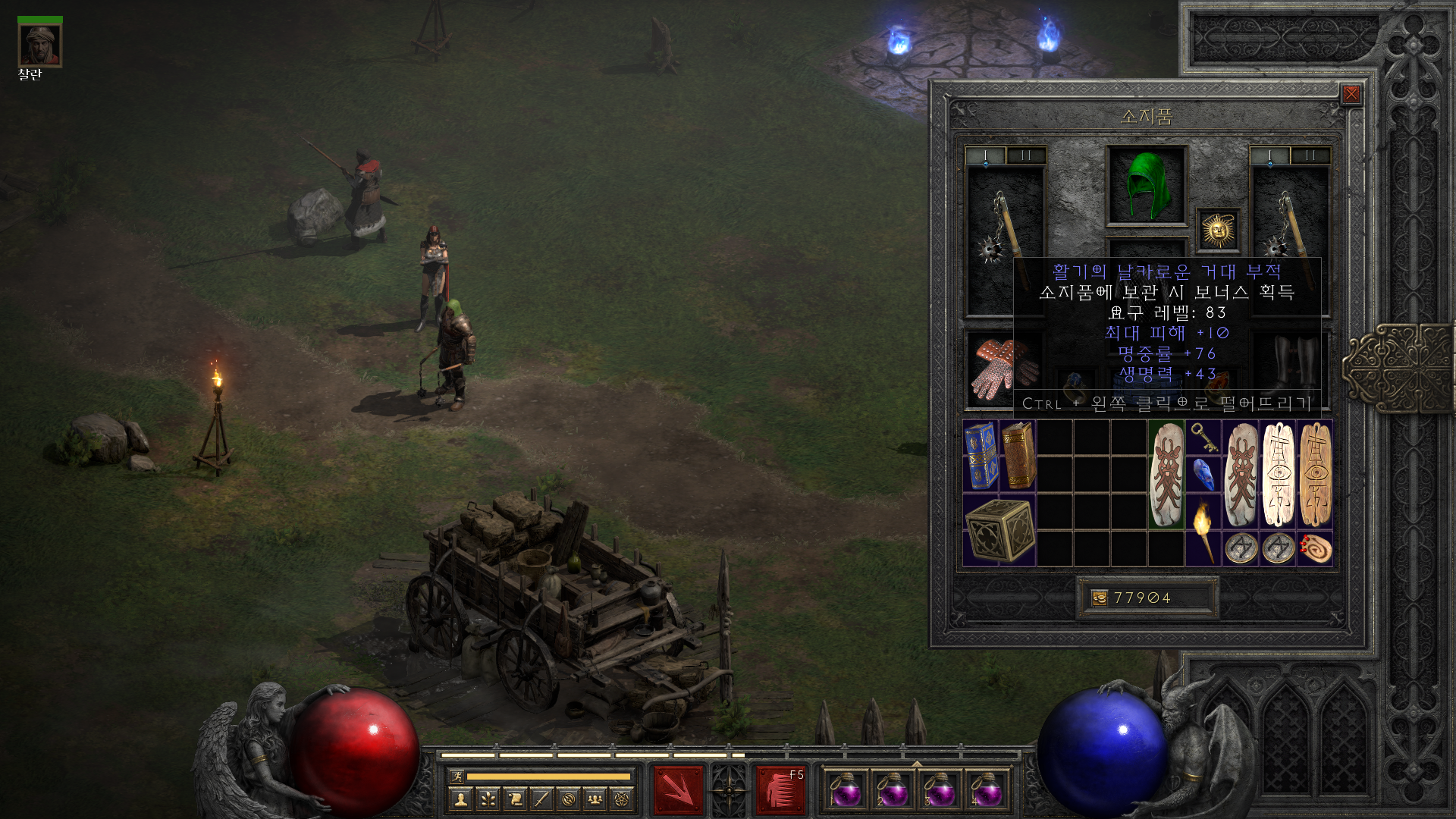This screenshot has width=1456, height=819.
Task: Select the flaming torch charm
Action: [1203, 529]
